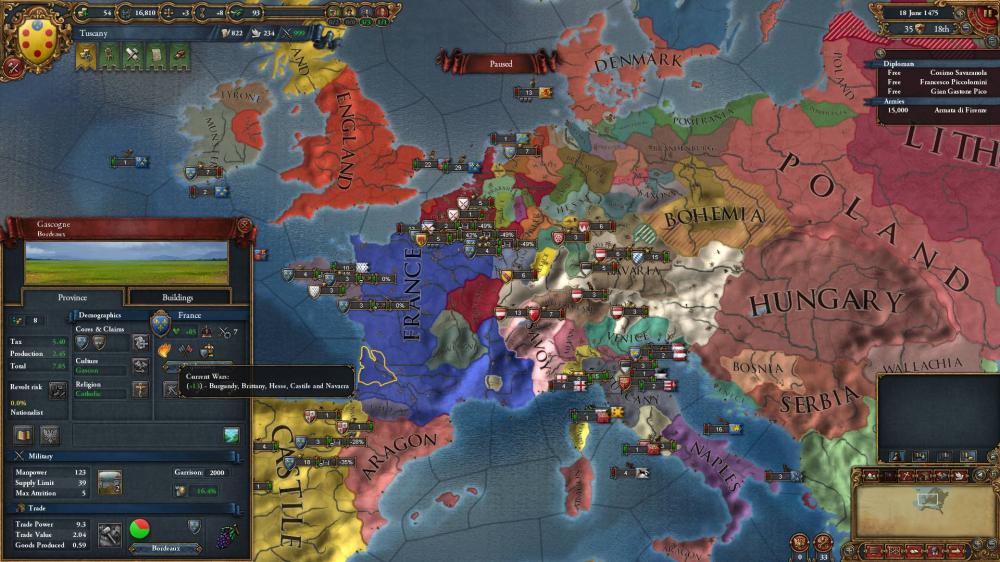
Task: Click the fort garrison picture in Military section
Action: (x=109, y=481)
